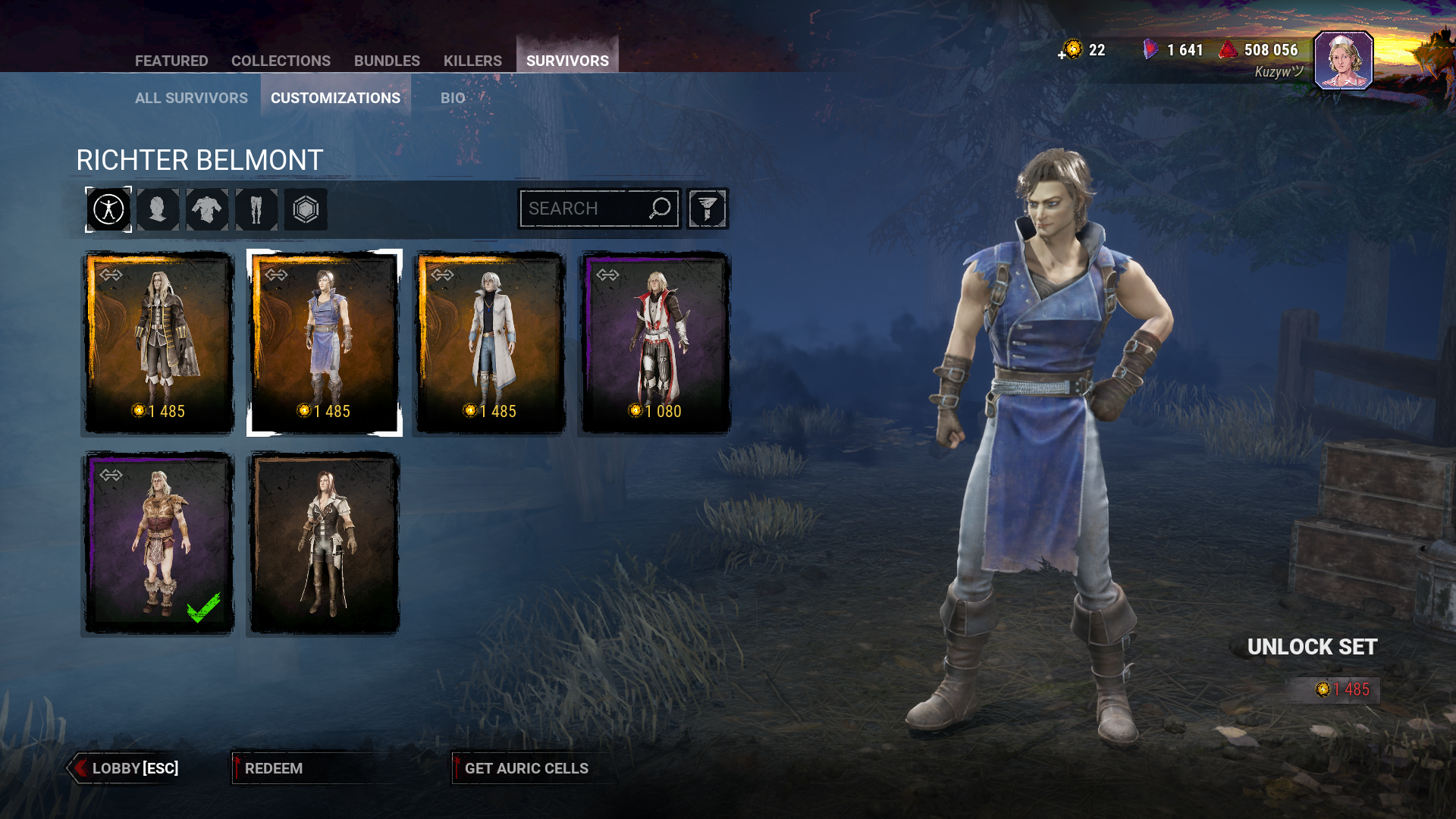Image resolution: width=1456 pixels, height=819 pixels.
Task: Select the red and white 1 080 outfit
Action: pyautogui.click(x=655, y=343)
